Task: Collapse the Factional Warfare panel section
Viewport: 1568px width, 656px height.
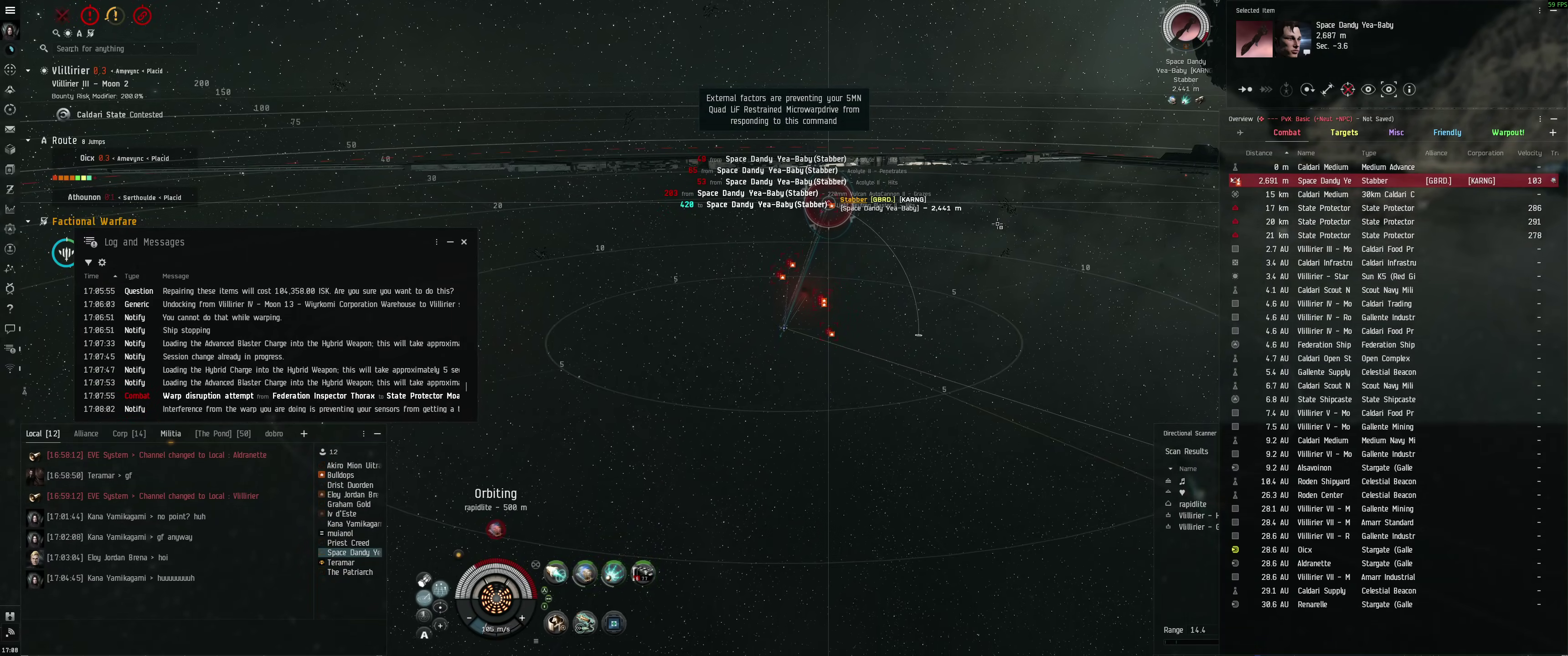Action: tap(28, 221)
